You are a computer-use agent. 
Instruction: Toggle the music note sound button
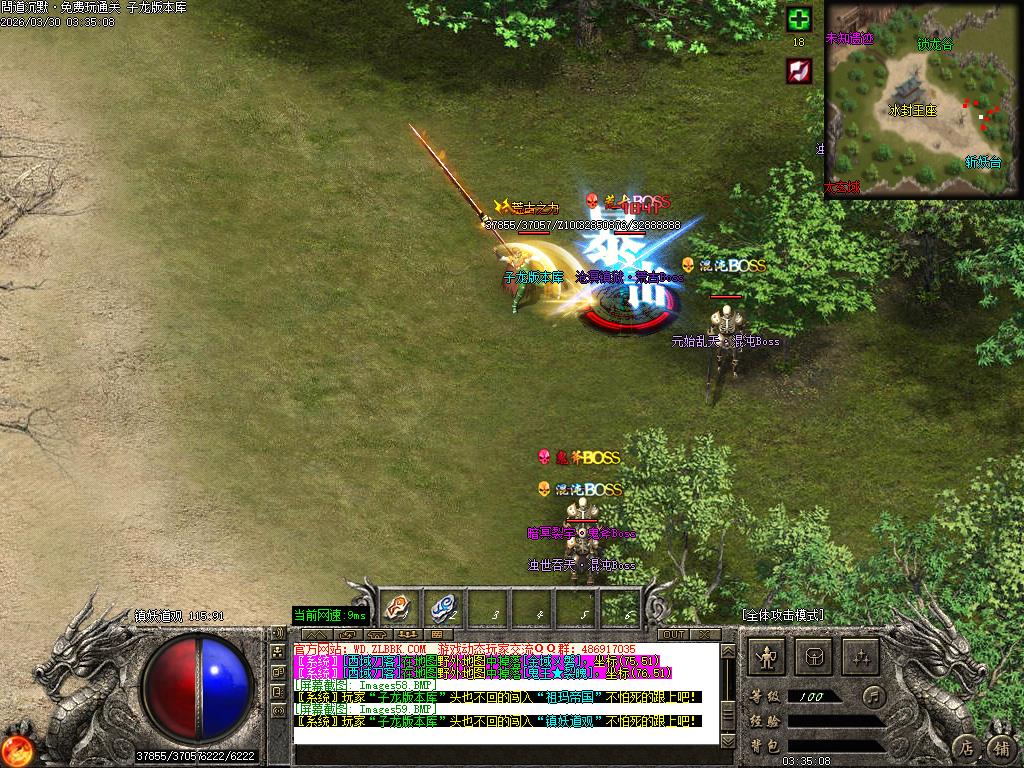[876, 695]
